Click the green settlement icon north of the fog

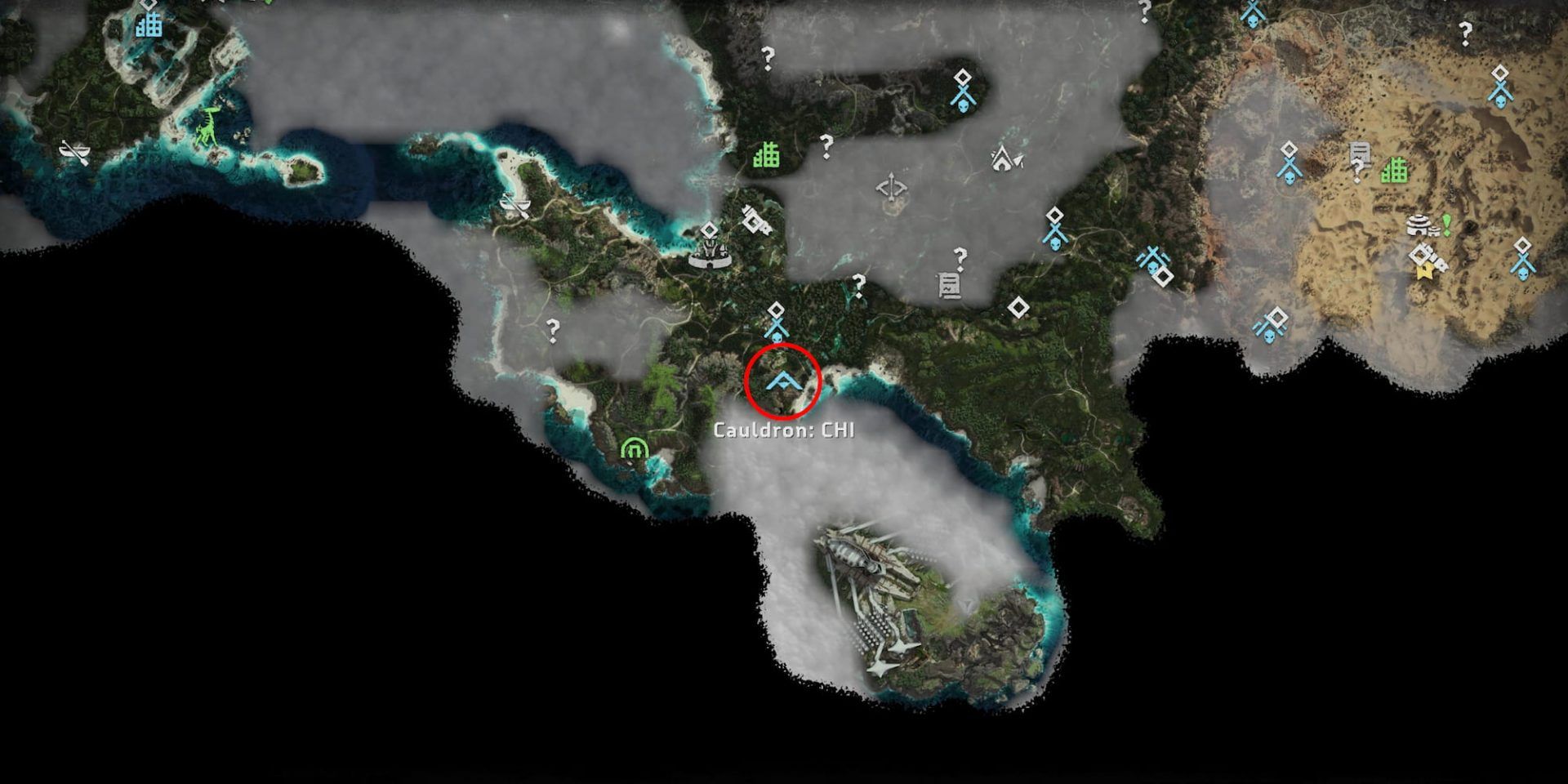[x=766, y=154]
